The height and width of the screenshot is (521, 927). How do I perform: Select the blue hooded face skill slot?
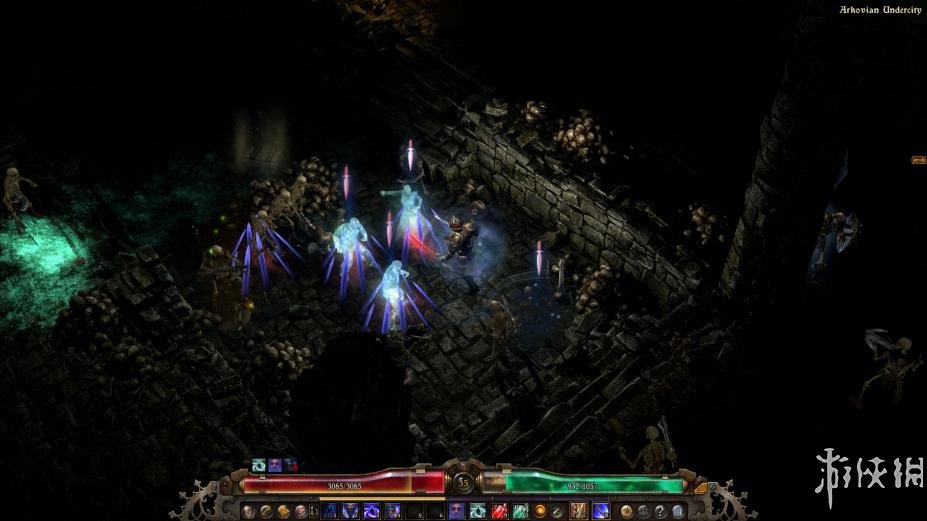[x=456, y=510]
